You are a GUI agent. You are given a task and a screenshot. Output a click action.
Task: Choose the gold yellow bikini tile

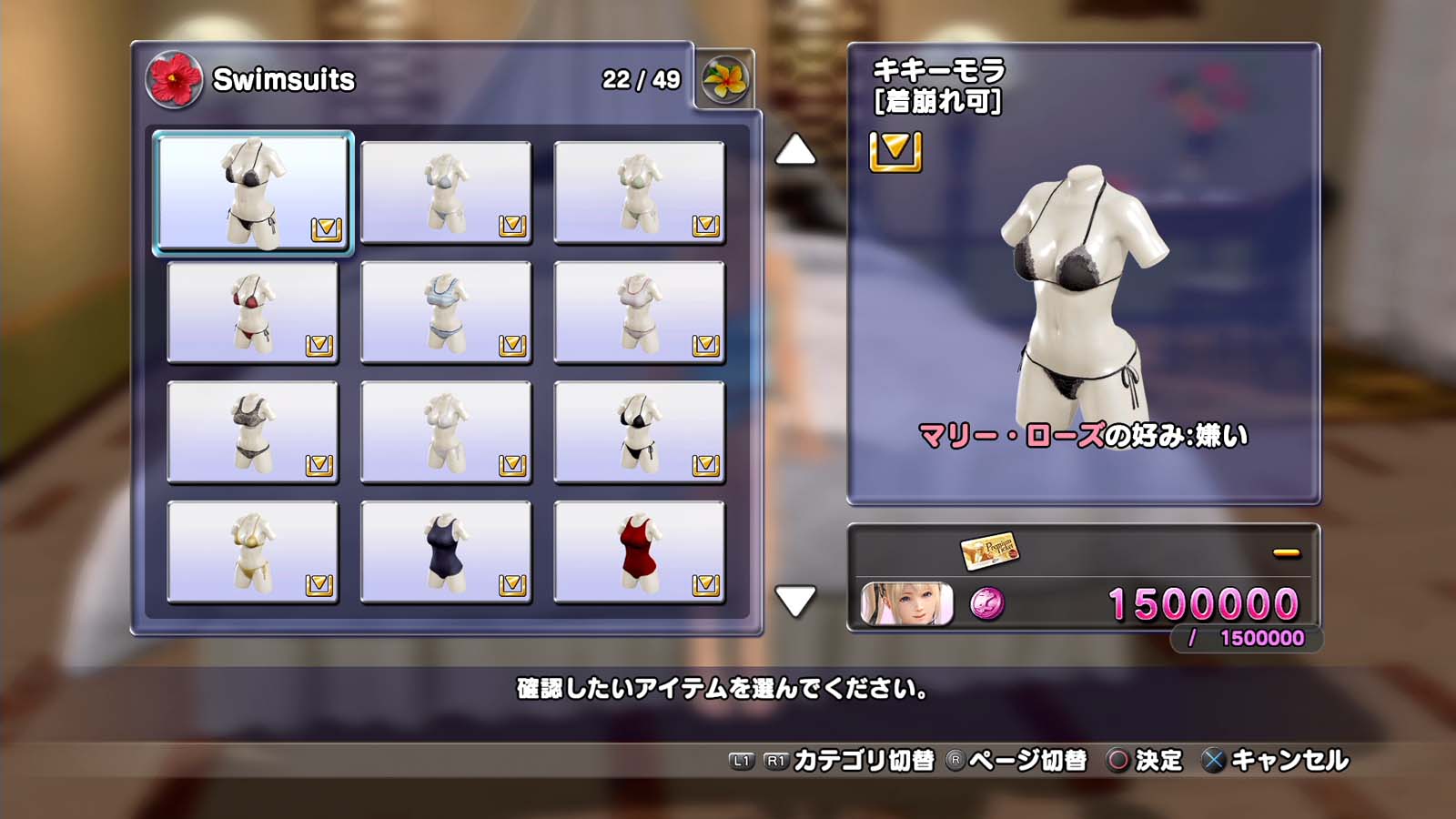(x=253, y=551)
